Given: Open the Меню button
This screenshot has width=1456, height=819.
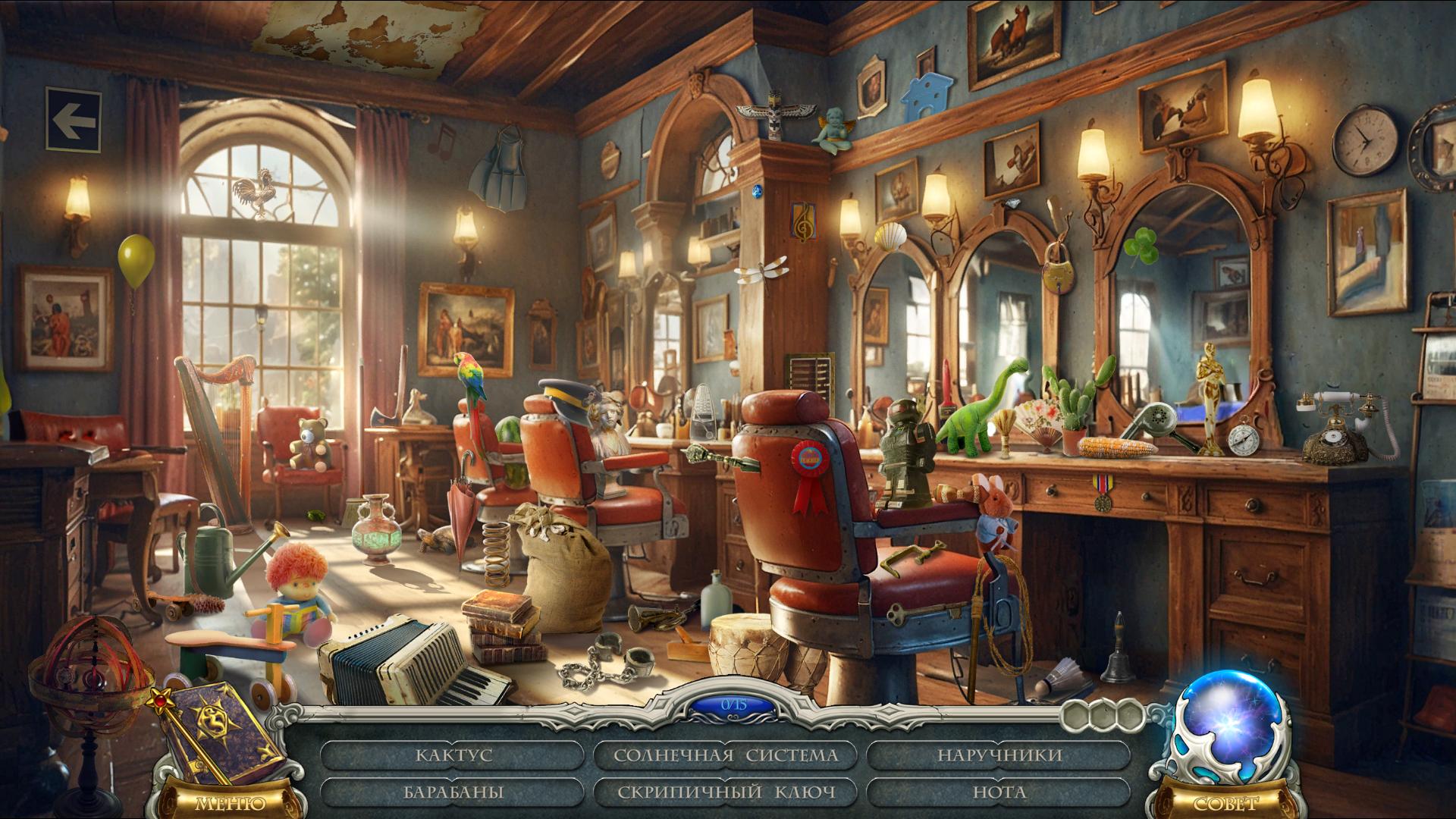Looking at the screenshot, I should (231, 802).
